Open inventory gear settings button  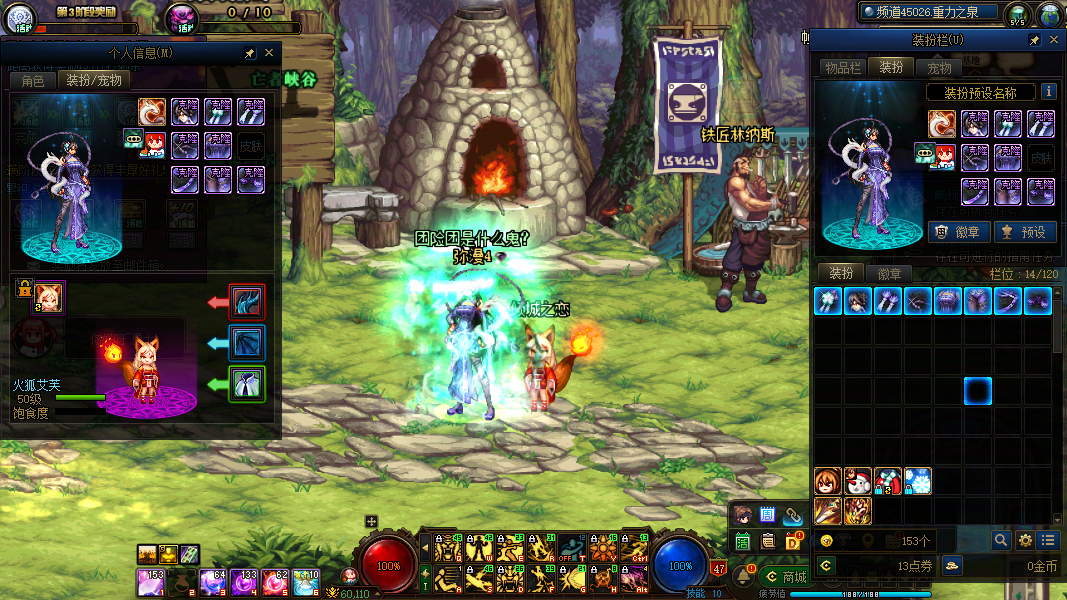[1025, 540]
